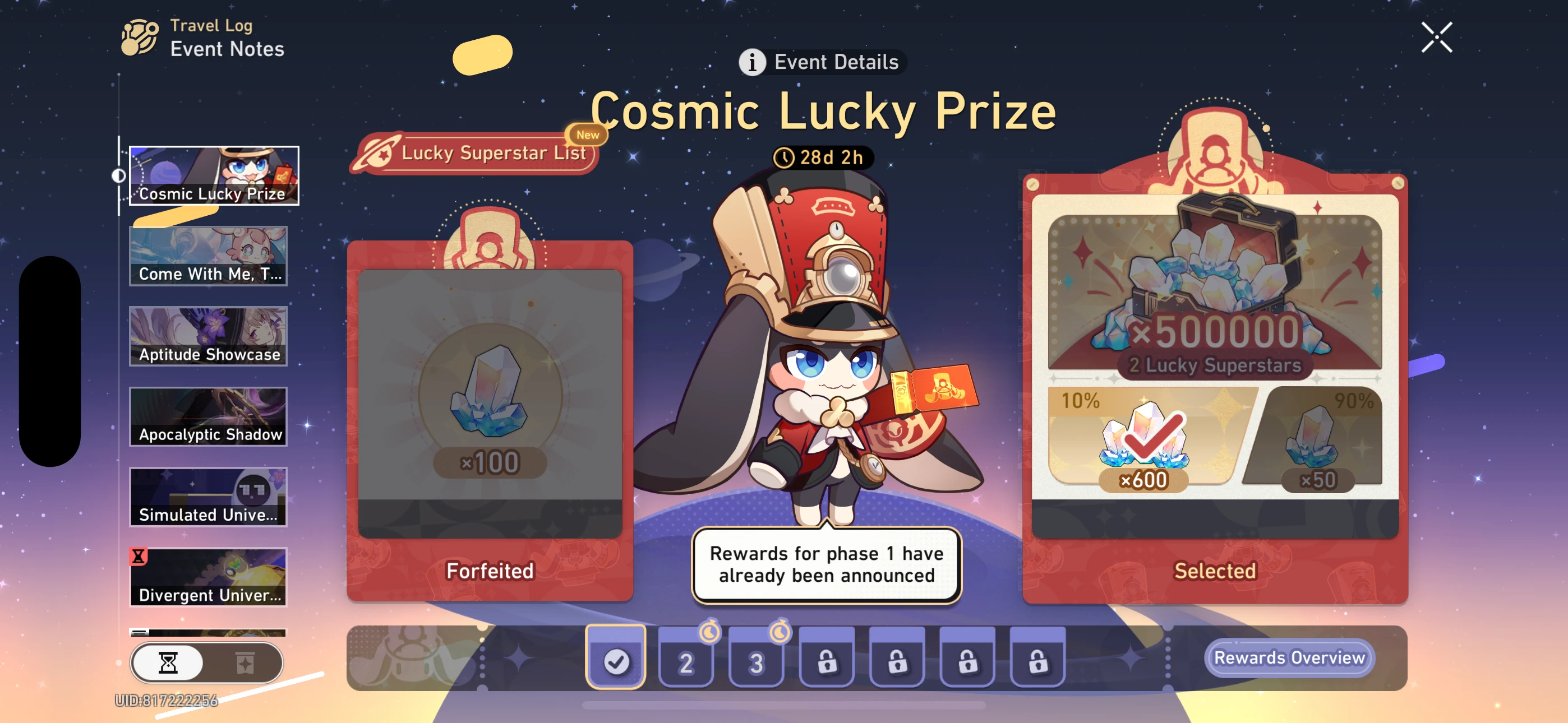Click the moon timer icon above phase 3 tab

pos(780,631)
